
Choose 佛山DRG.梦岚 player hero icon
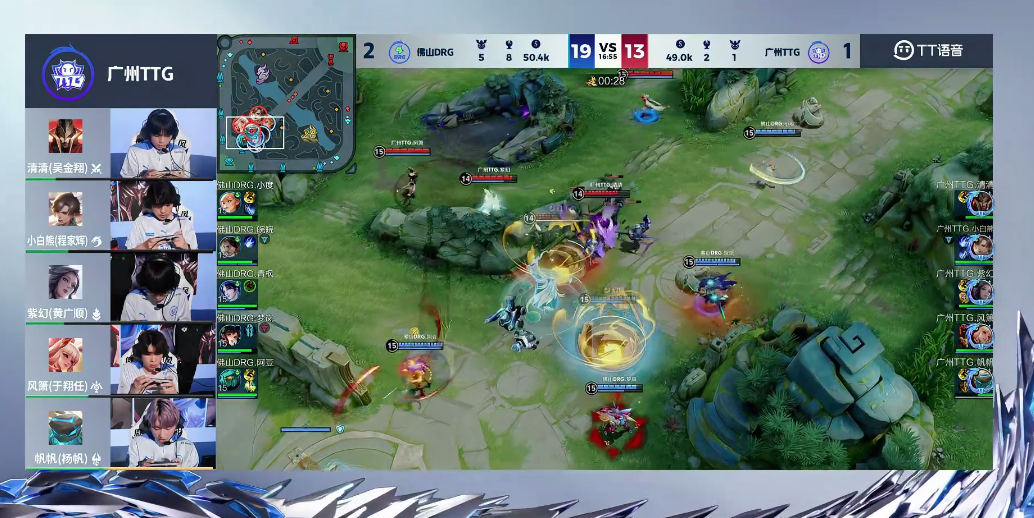click(x=229, y=336)
